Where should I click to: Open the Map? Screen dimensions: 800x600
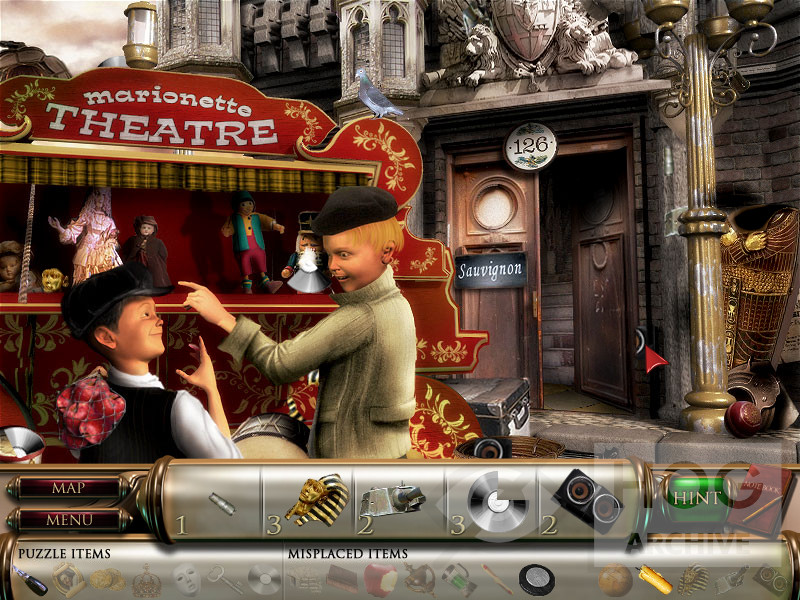coord(68,489)
